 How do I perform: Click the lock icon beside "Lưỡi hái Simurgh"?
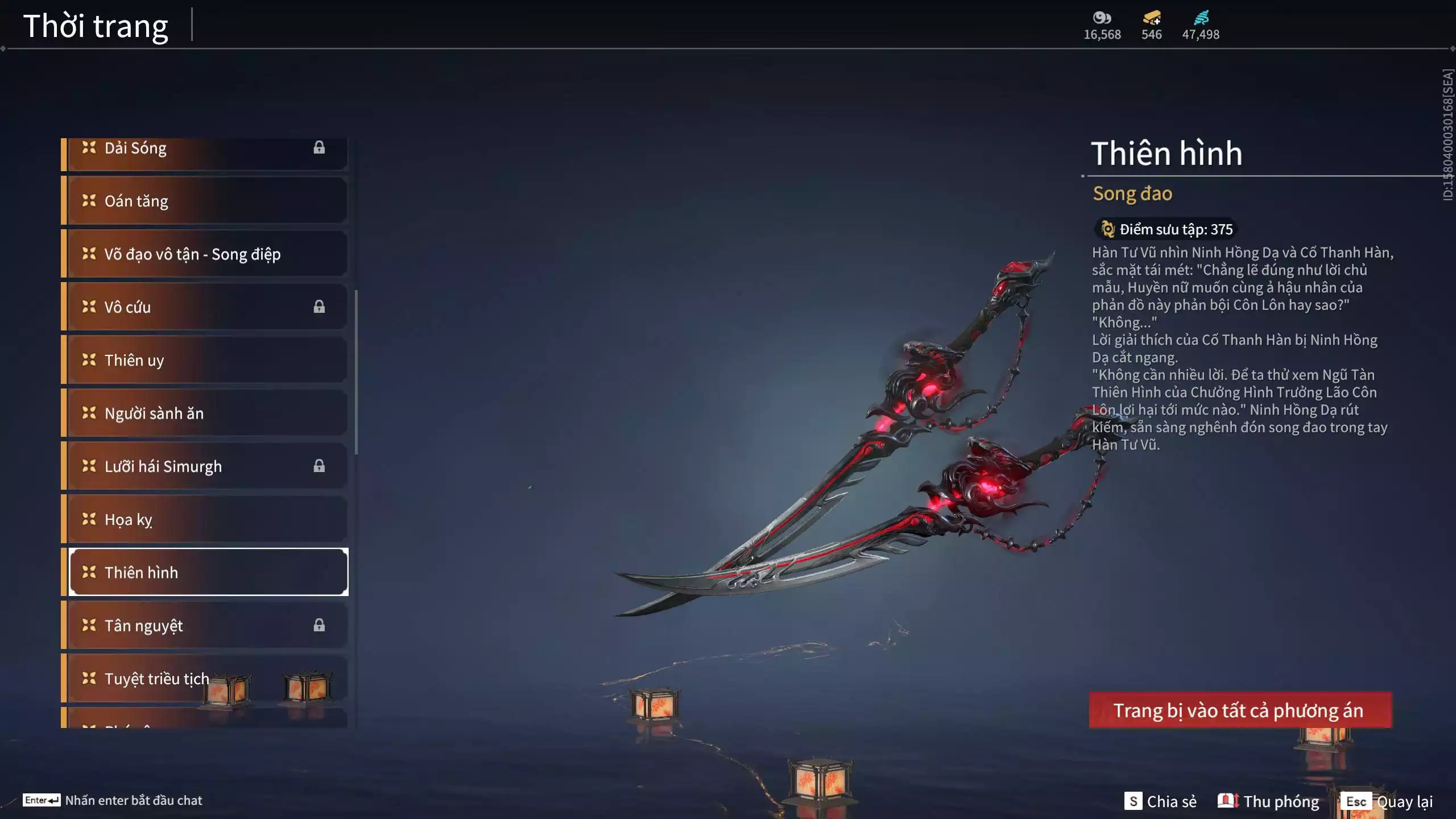tap(319, 466)
